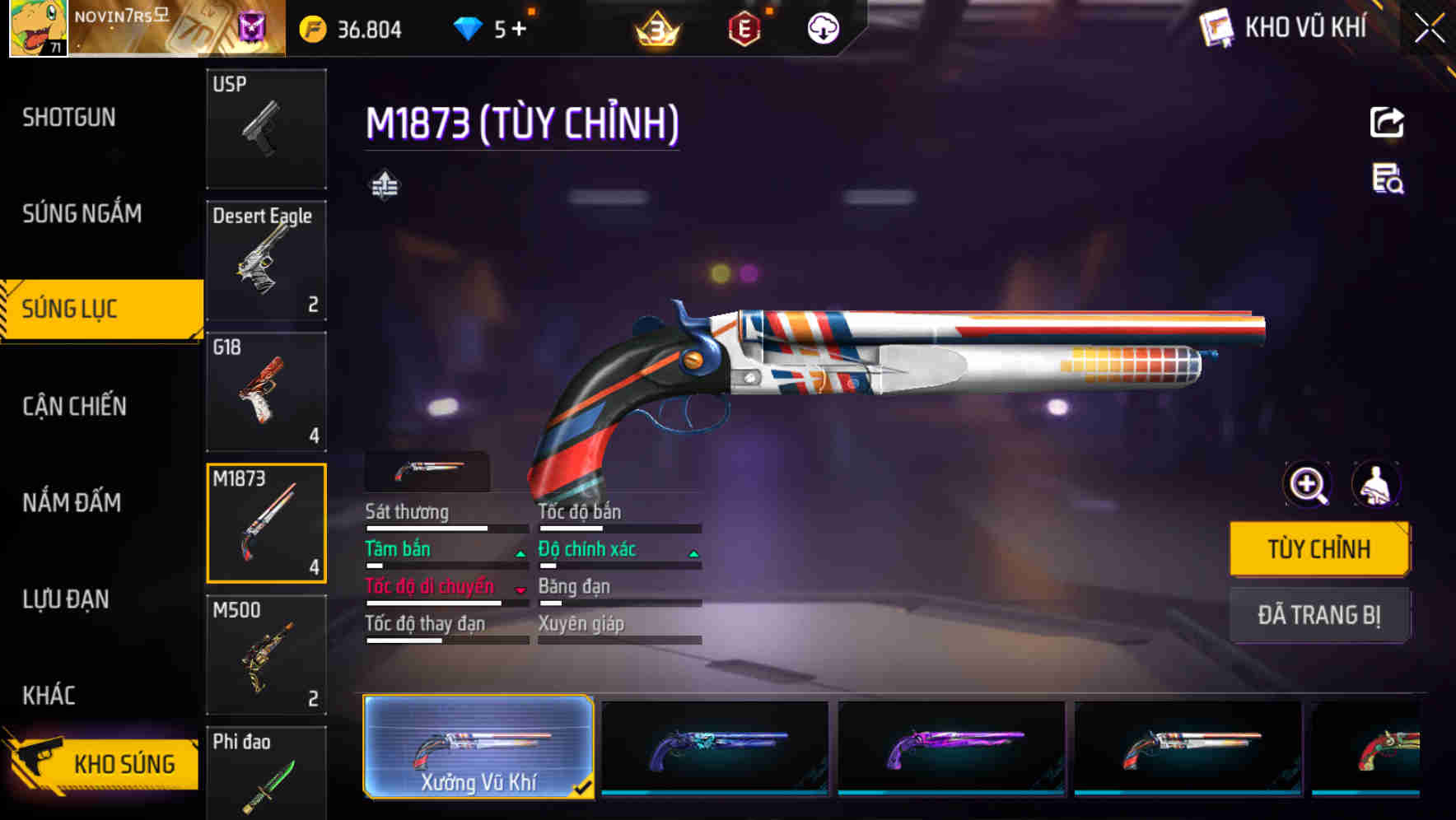Open the SÚNG NGẮM weapon category
This screenshot has height=820, width=1456.
[x=82, y=214]
